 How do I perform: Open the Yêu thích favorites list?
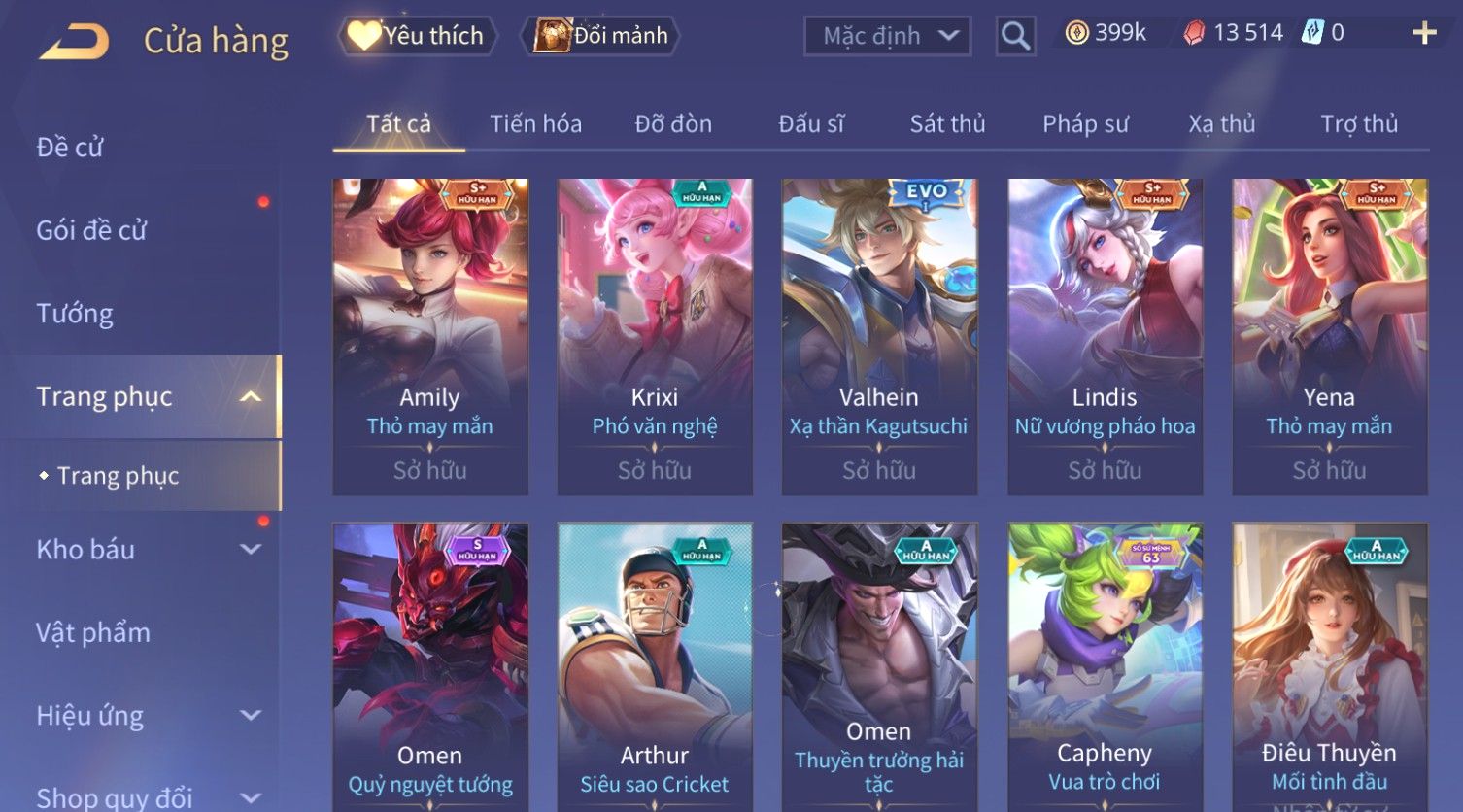coord(418,36)
